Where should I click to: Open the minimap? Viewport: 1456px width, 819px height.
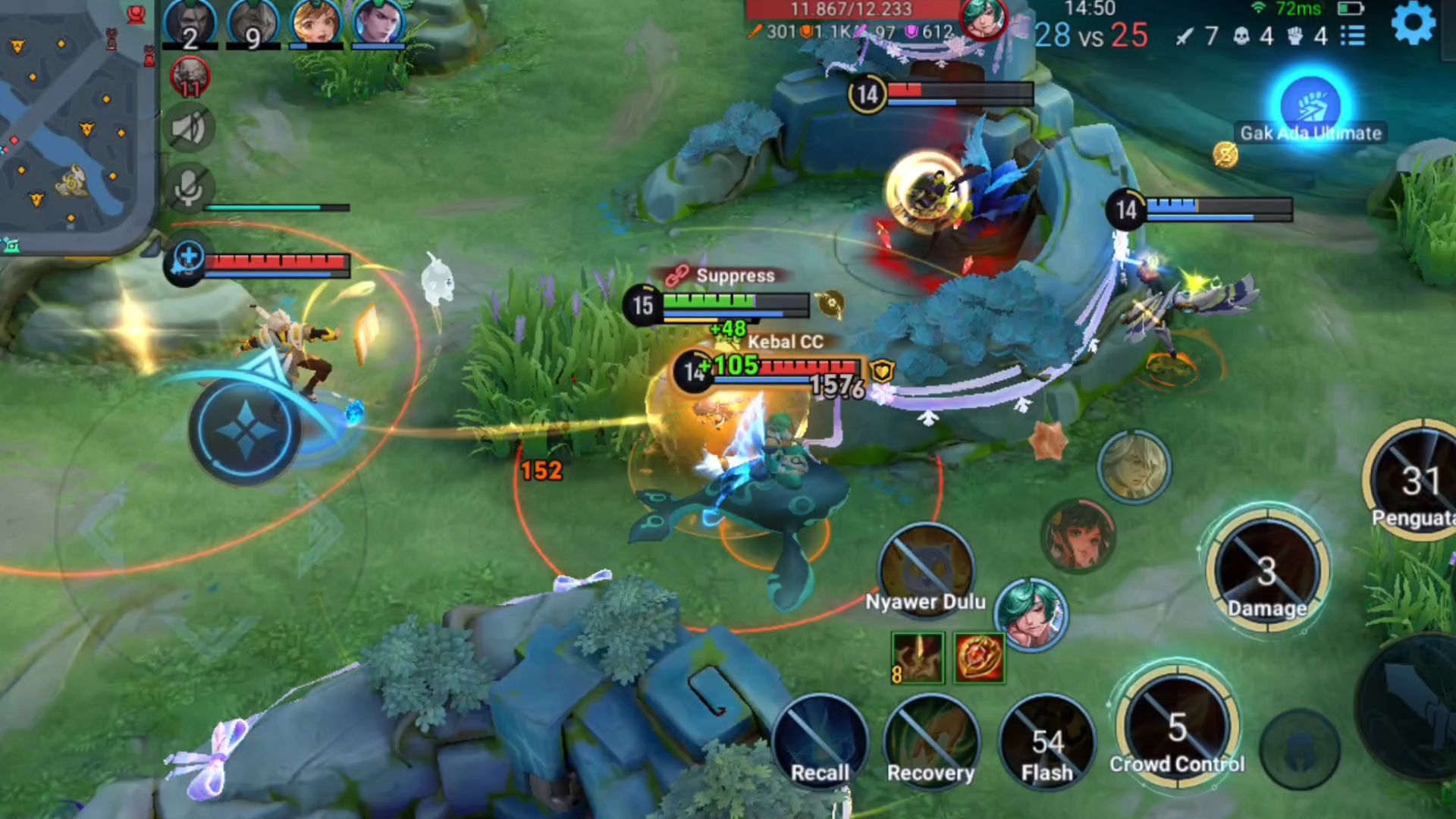(x=74, y=121)
